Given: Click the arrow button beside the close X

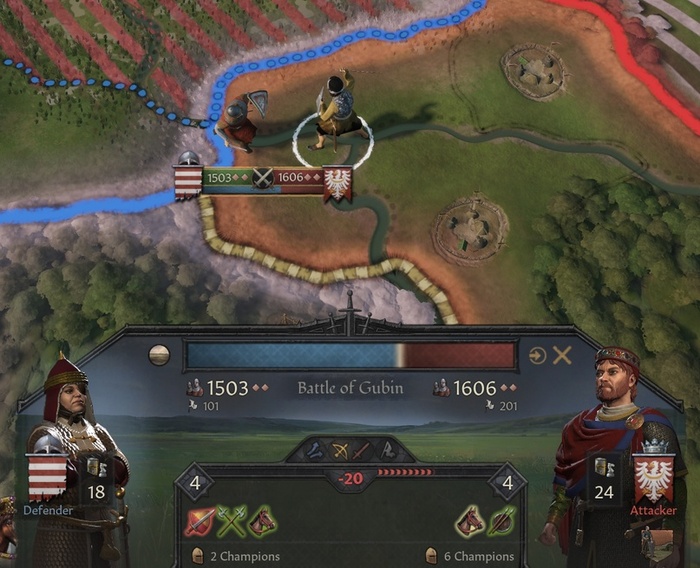Looking at the screenshot, I should click(538, 355).
